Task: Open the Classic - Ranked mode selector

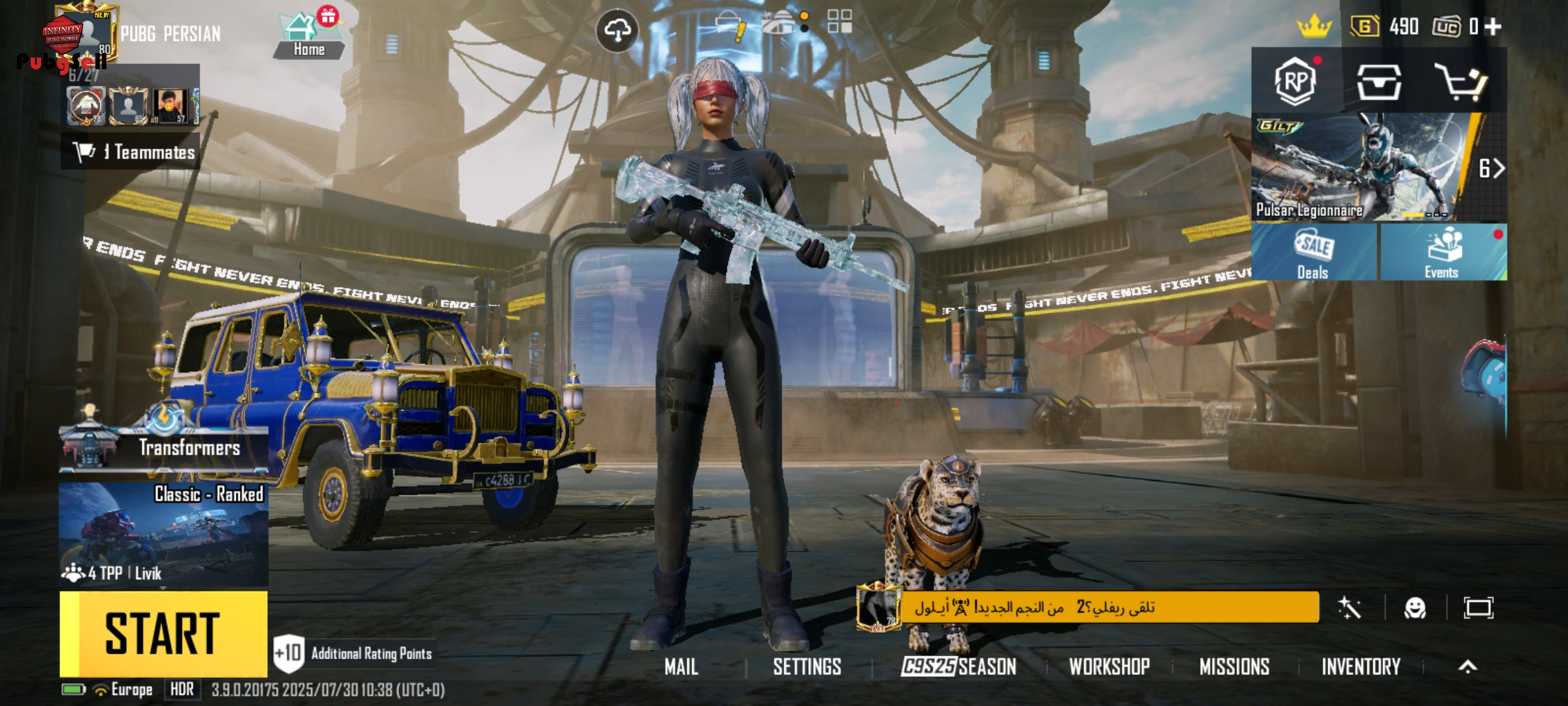Action: pos(163,533)
